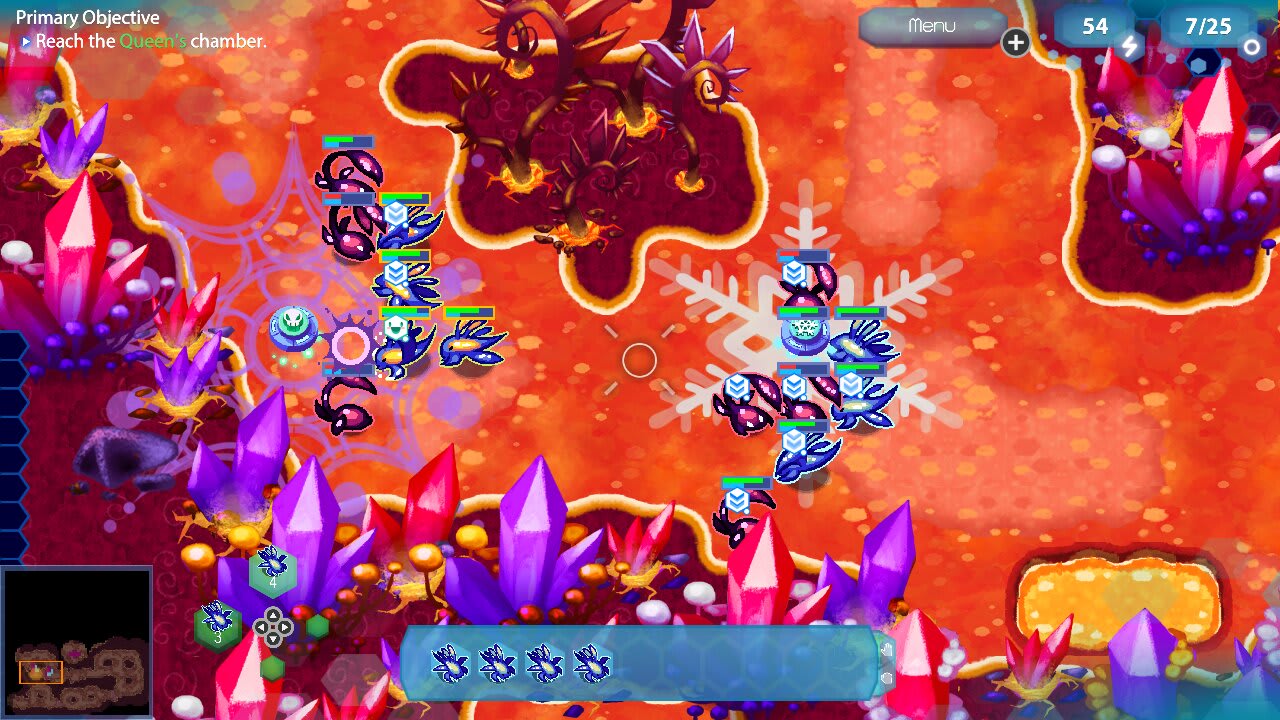Toggle the center button of the directional pad
Viewport: 1280px width, 720px height.
(x=273, y=626)
